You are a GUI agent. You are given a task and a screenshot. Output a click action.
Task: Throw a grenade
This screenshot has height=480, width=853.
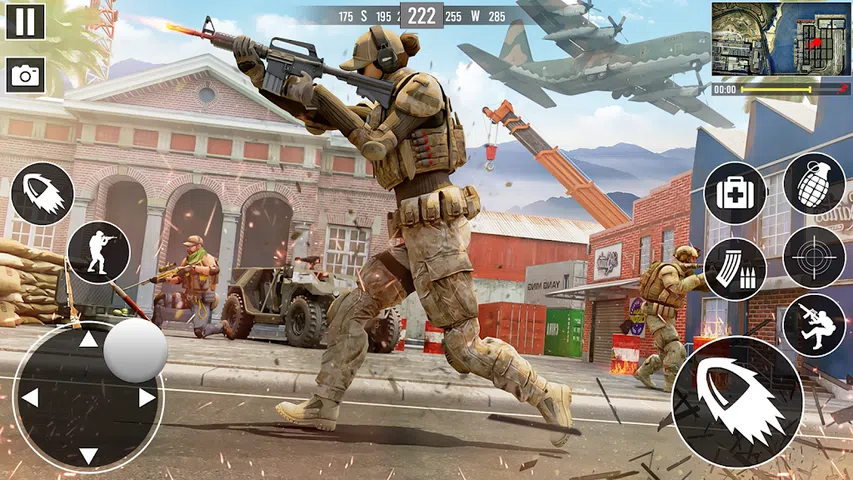click(x=814, y=184)
